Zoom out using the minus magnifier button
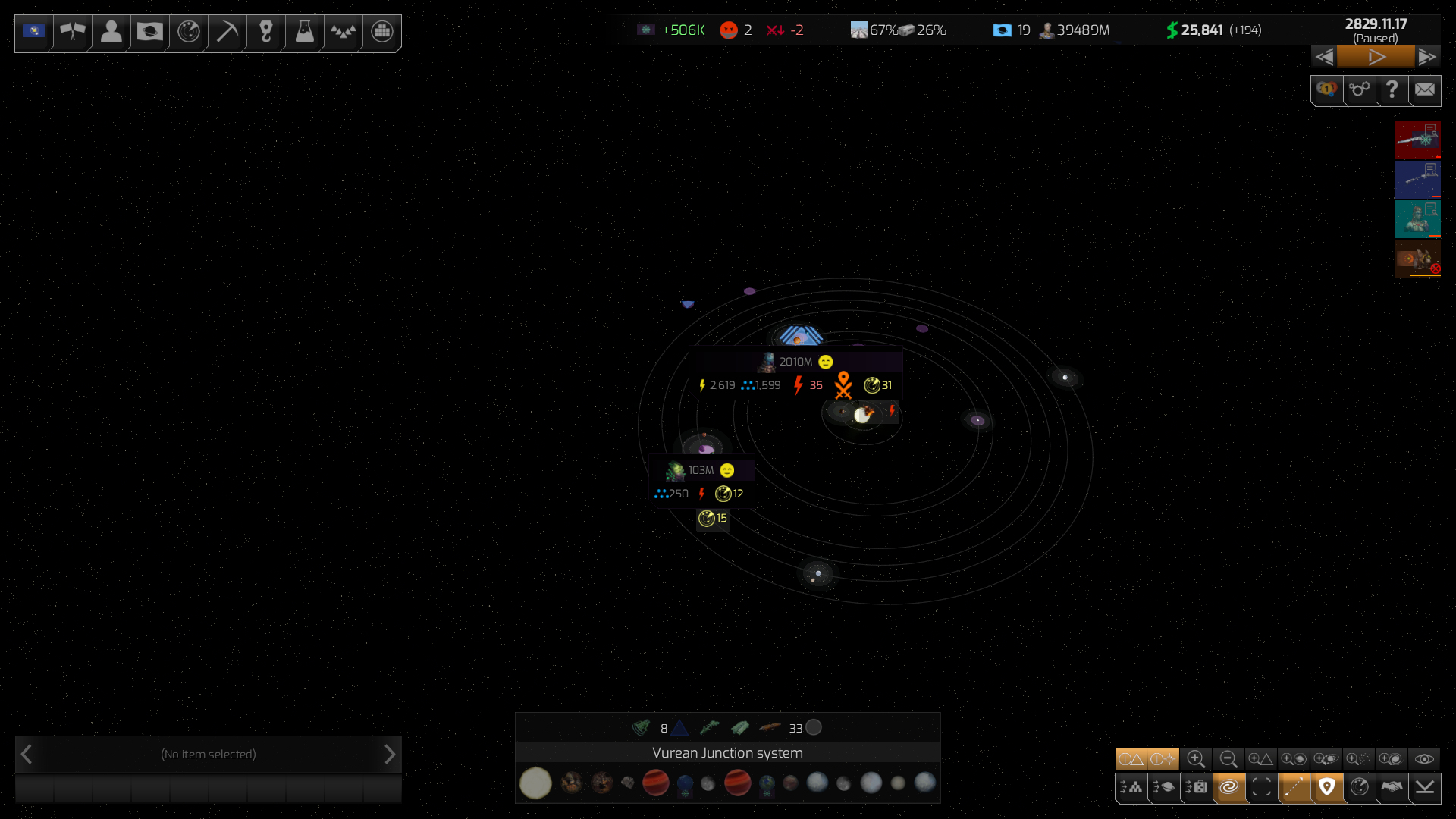 pyautogui.click(x=1228, y=759)
